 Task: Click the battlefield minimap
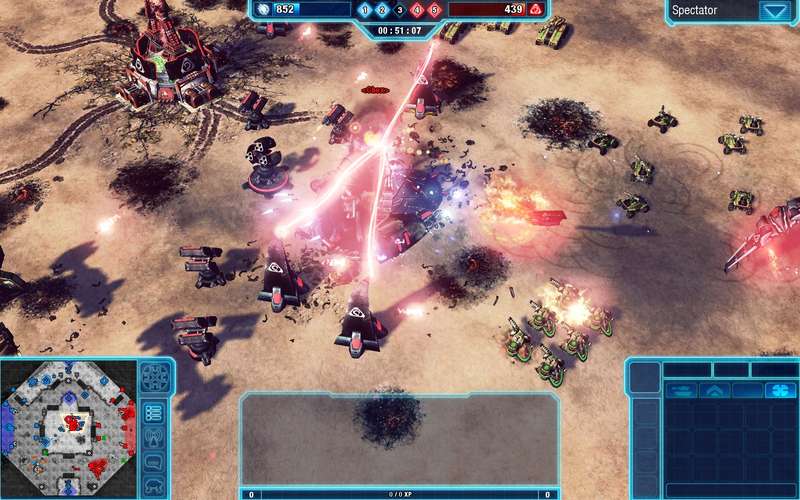(x=68, y=428)
